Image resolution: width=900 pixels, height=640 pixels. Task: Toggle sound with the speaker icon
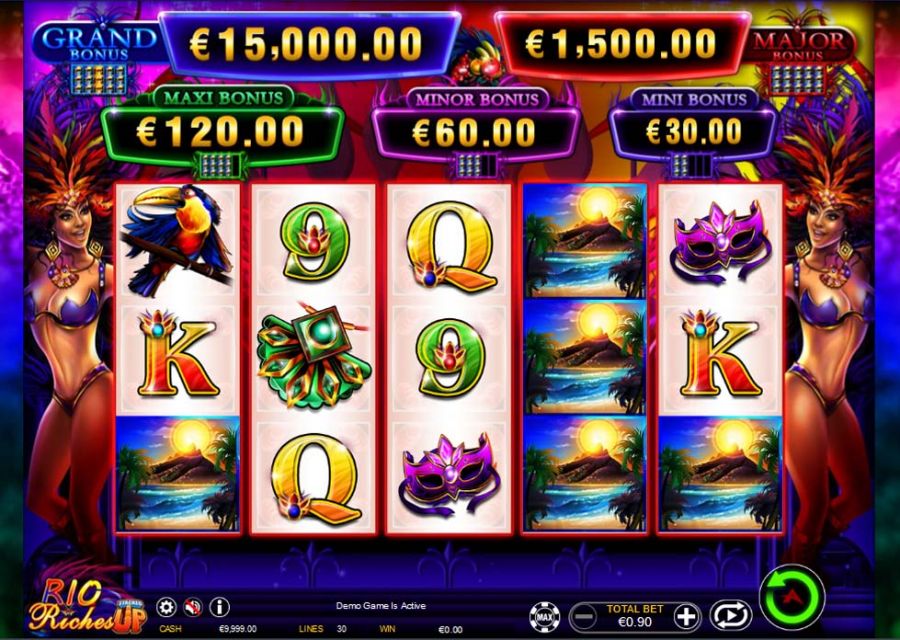click(193, 607)
